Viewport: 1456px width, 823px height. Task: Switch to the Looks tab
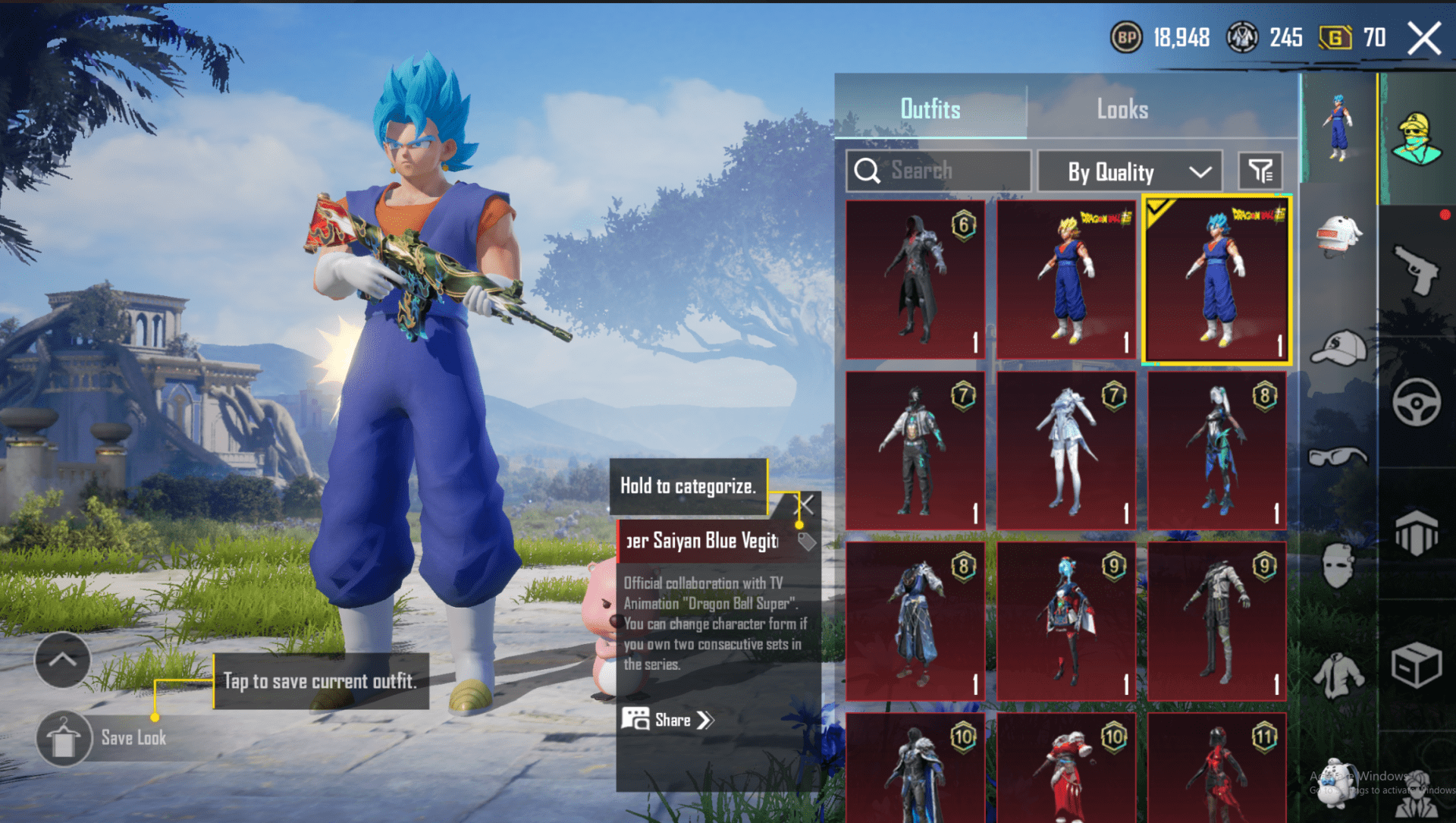point(1122,109)
